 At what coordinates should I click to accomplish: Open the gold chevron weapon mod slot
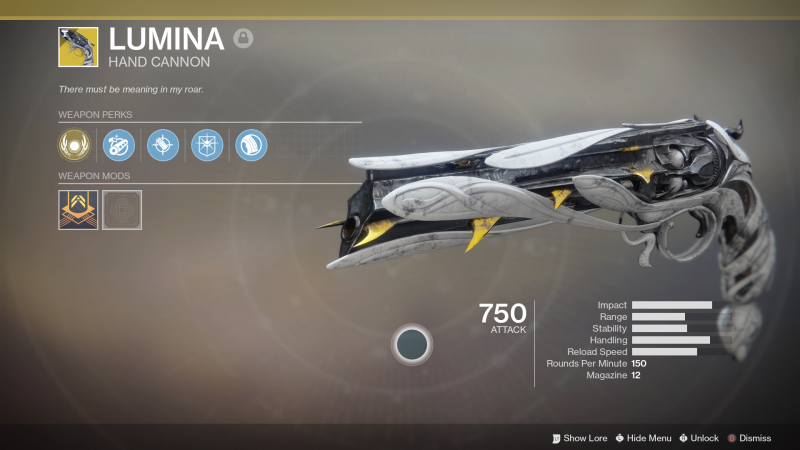(x=78, y=210)
